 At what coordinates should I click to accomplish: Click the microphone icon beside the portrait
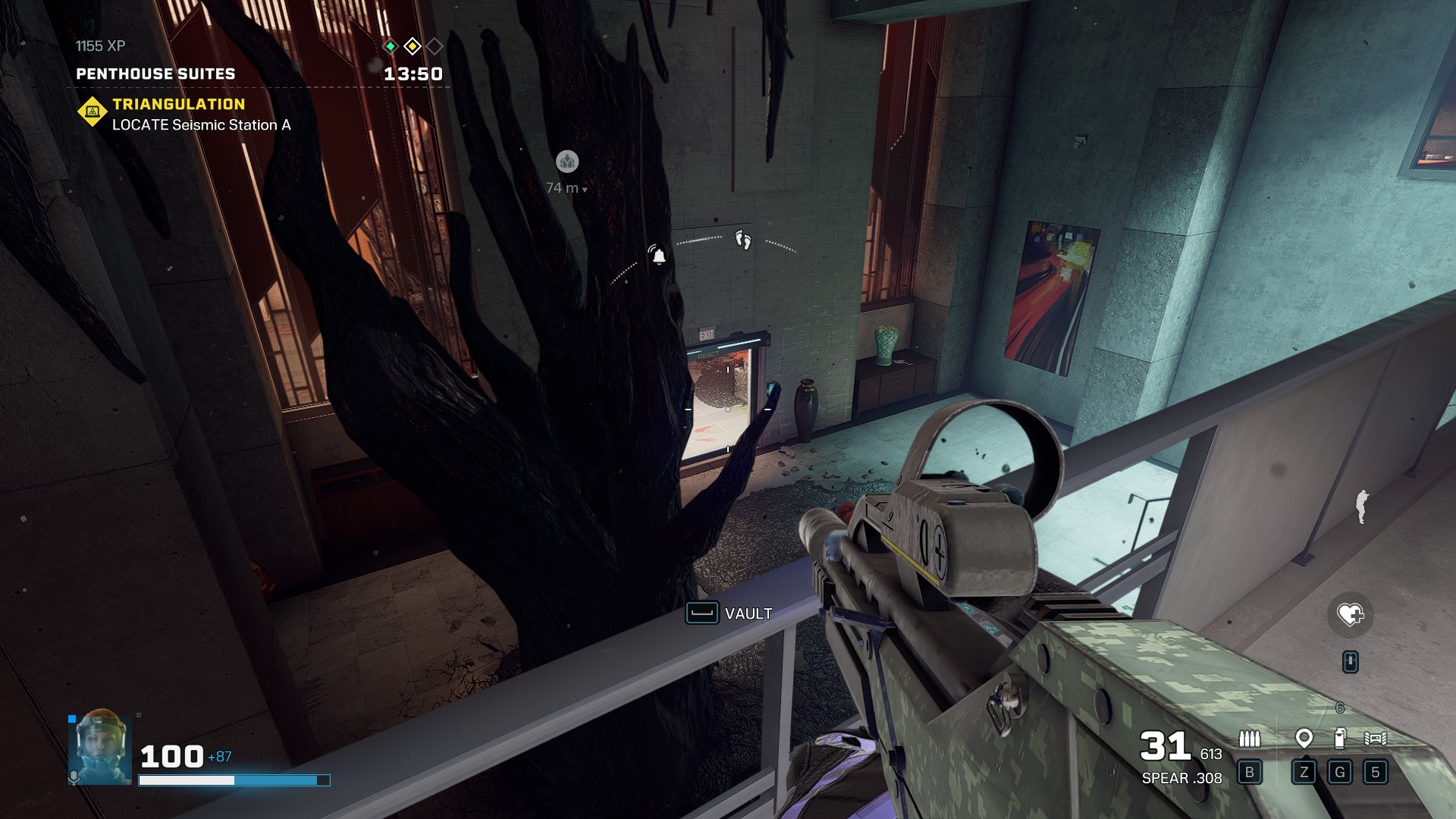pyautogui.click(x=74, y=777)
